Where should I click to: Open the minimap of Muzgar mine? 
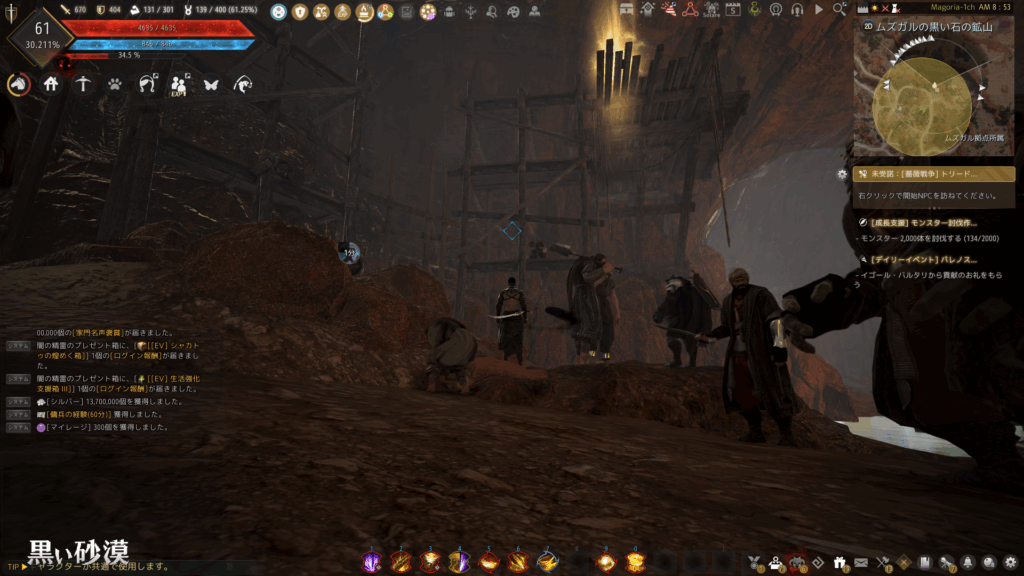point(921,97)
